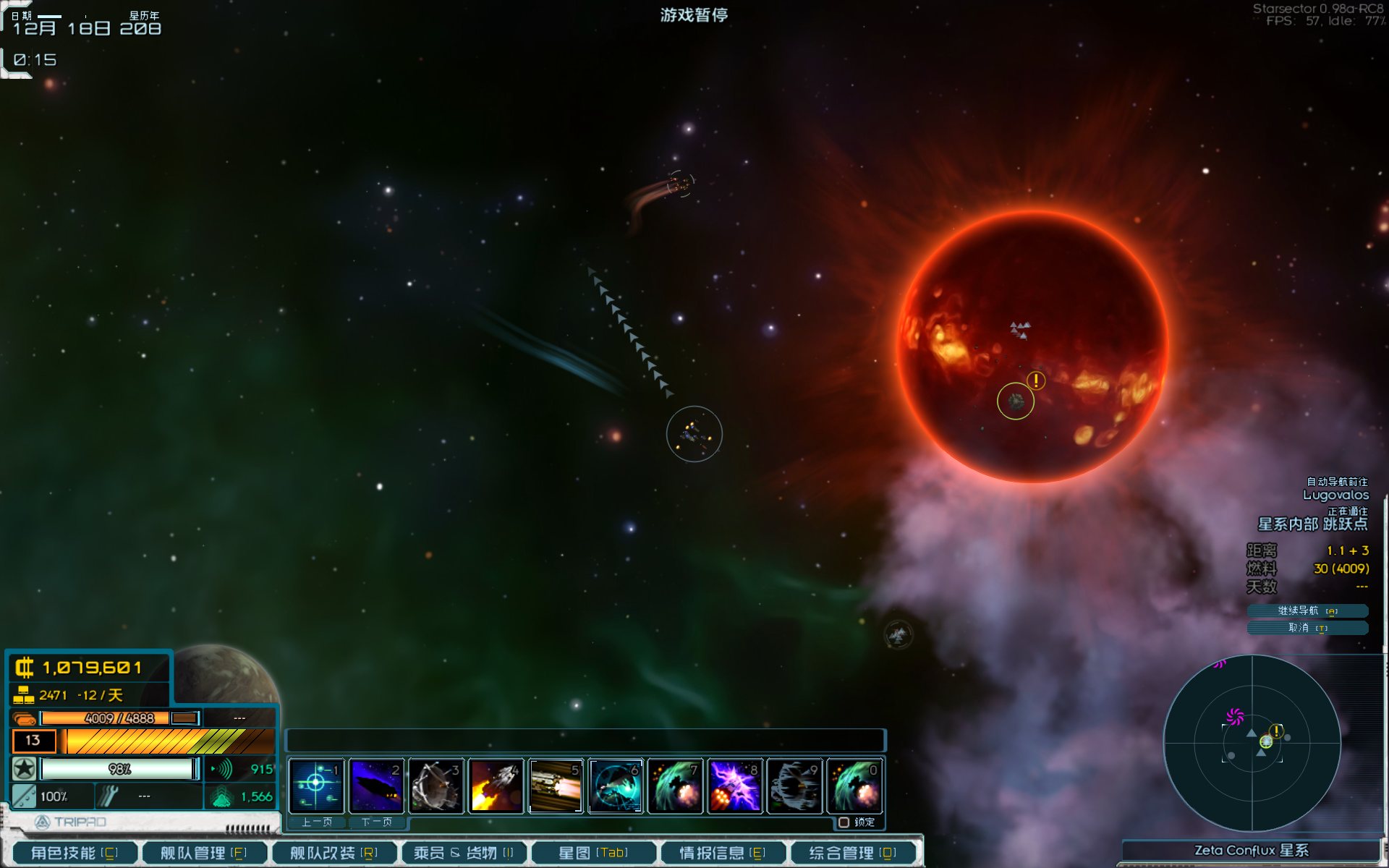Image resolution: width=1389 pixels, height=868 pixels.
Task: Open the 角色技能 character skills screen
Action: click(x=74, y=853)
